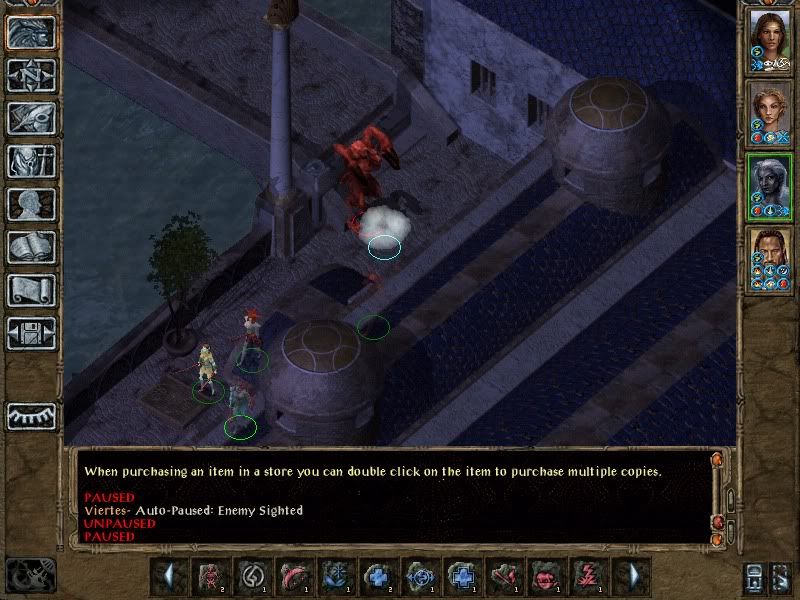Open the inventory screen button
Viewport: 800px width, 600px height.
[31, 161]
